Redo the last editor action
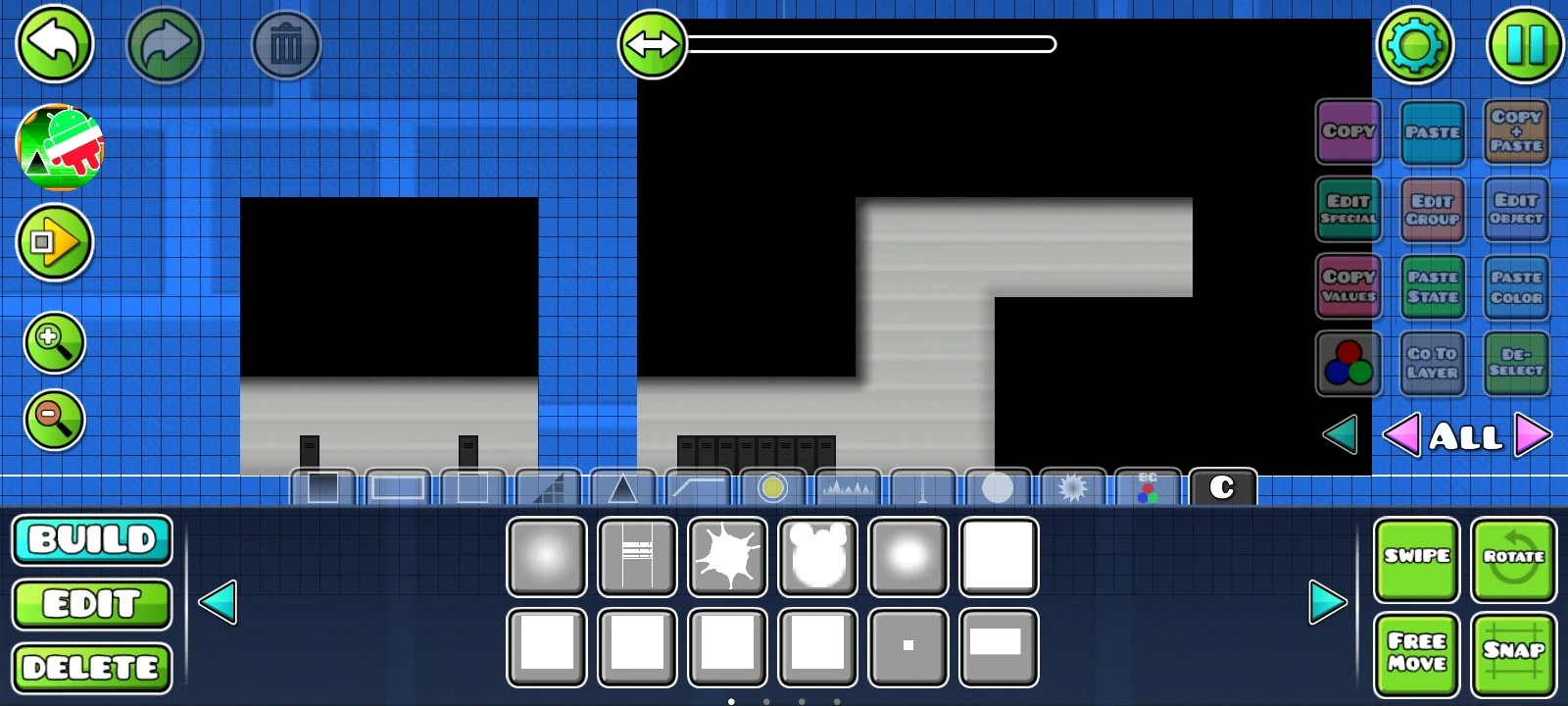 pyautogui.click(x=167, y=45)
